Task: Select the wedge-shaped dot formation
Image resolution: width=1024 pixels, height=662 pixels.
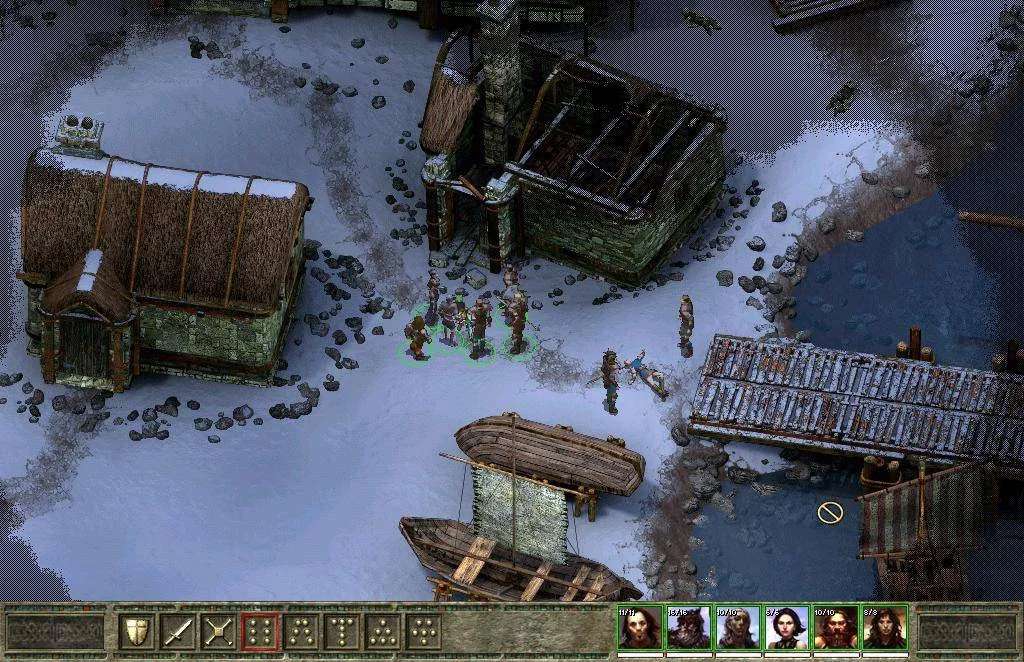Action: pyautogui.click(x=301, y=631)
